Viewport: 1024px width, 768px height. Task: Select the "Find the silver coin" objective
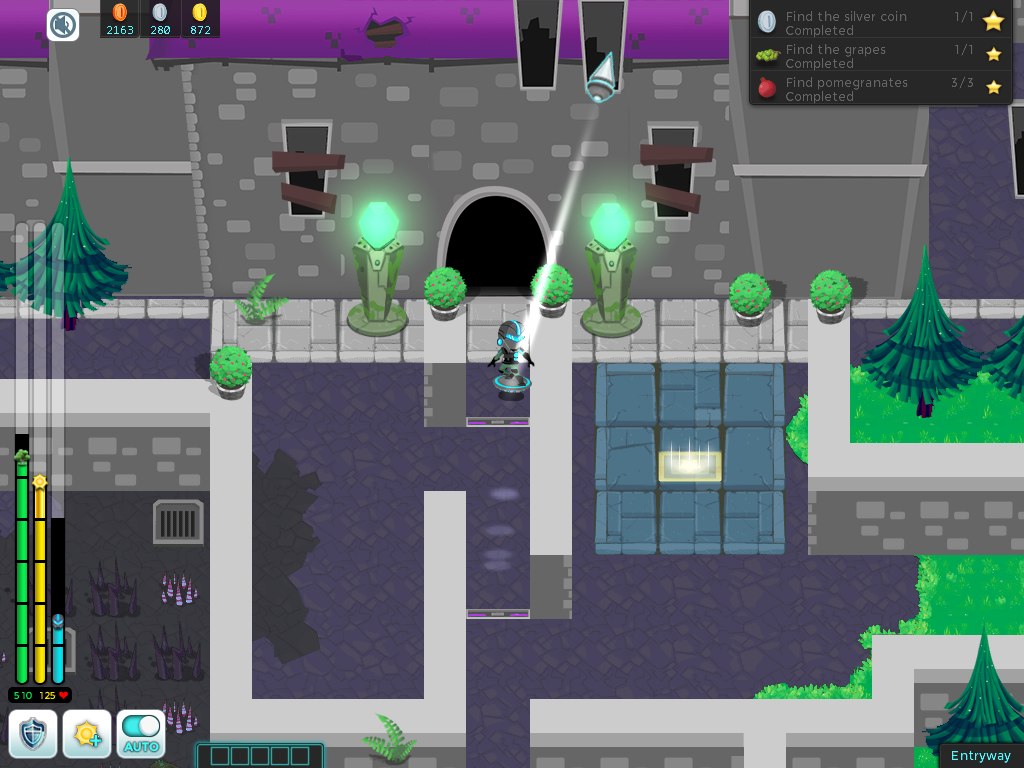point(880,23)
